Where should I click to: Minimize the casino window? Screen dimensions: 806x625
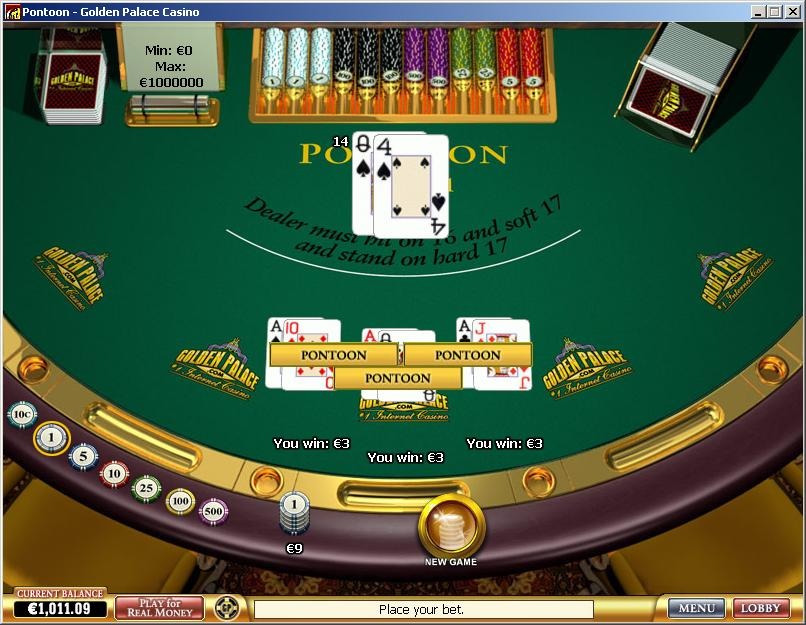759,12
